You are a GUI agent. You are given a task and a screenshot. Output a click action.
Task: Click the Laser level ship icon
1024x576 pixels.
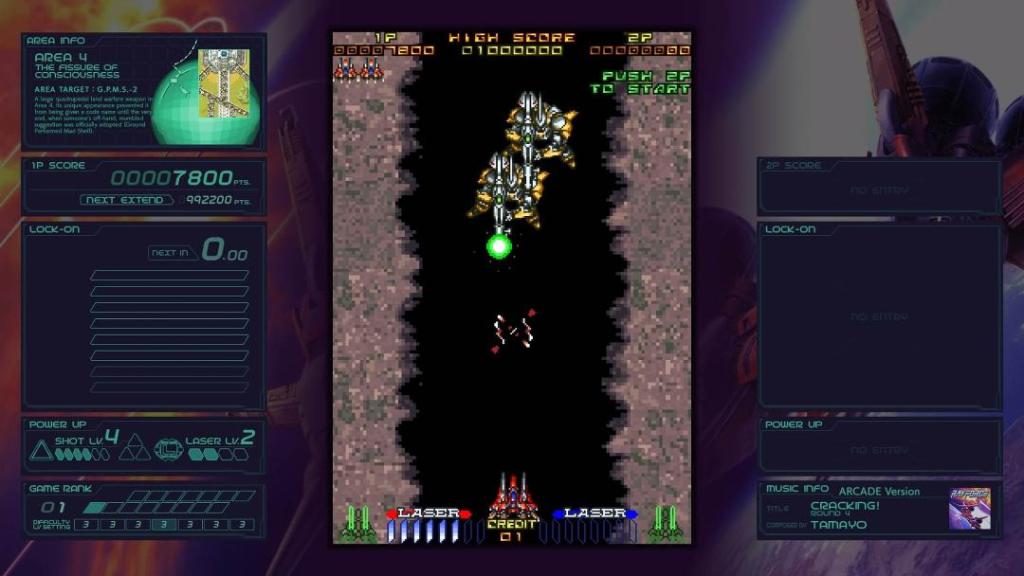(x=170, y=451)
